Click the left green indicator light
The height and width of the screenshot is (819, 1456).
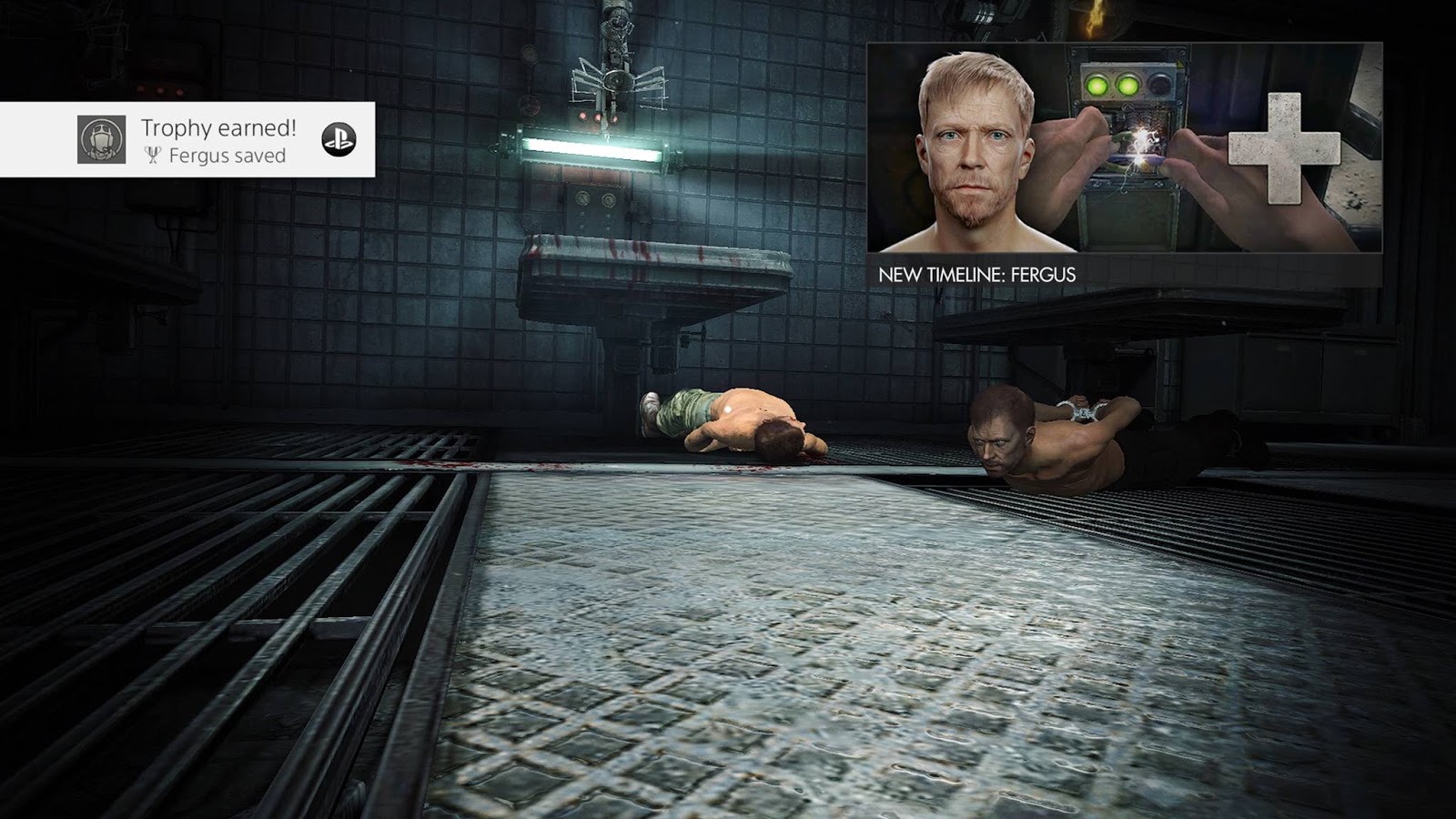1098,83
